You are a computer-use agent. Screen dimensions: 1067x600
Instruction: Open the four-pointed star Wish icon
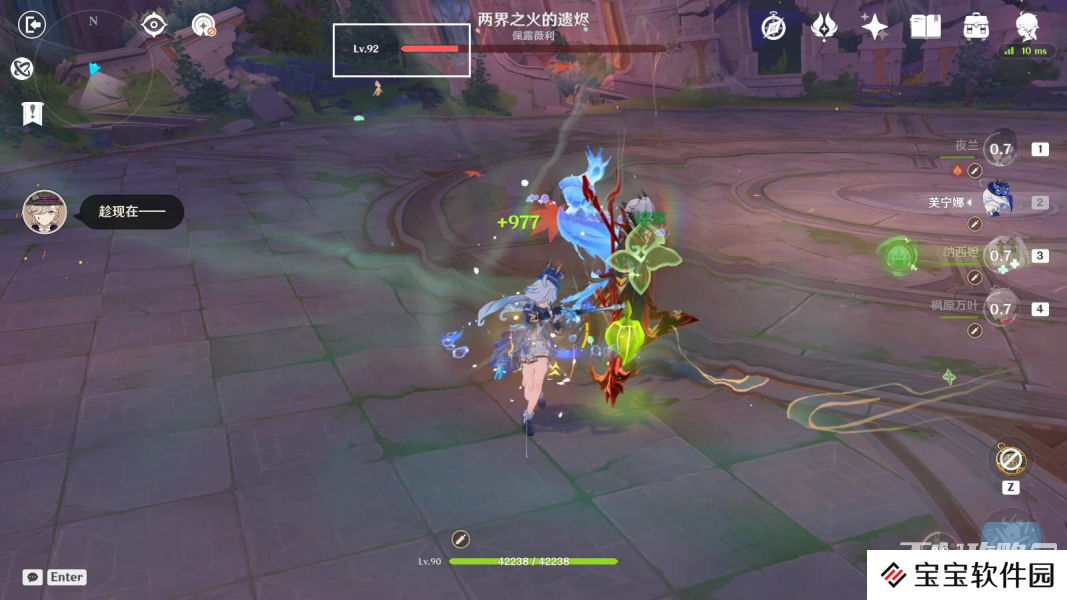875,27
